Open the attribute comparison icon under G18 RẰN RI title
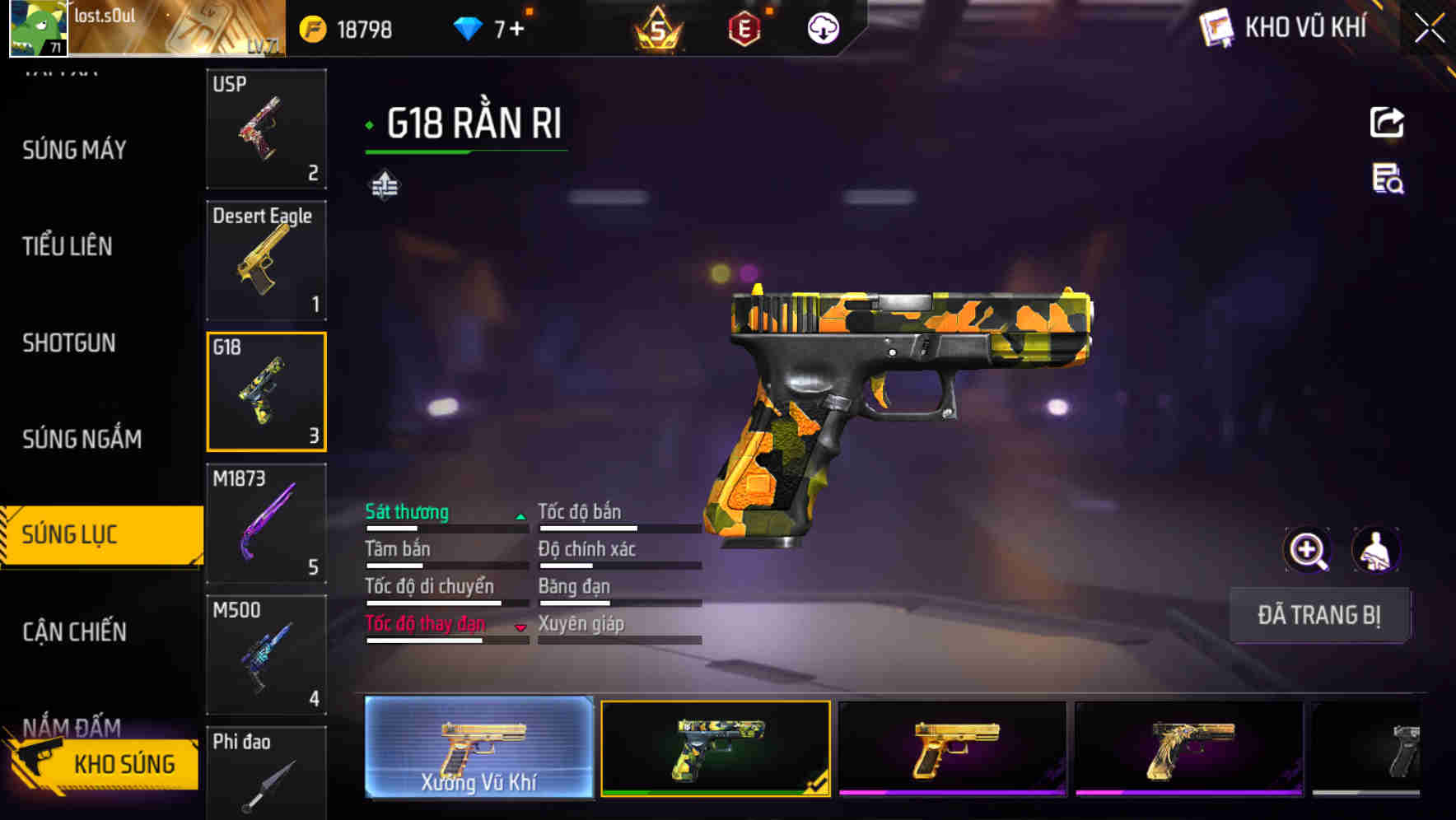This screenshot has height=820, width=1456. pyautogui.click(x=384, y=184)
